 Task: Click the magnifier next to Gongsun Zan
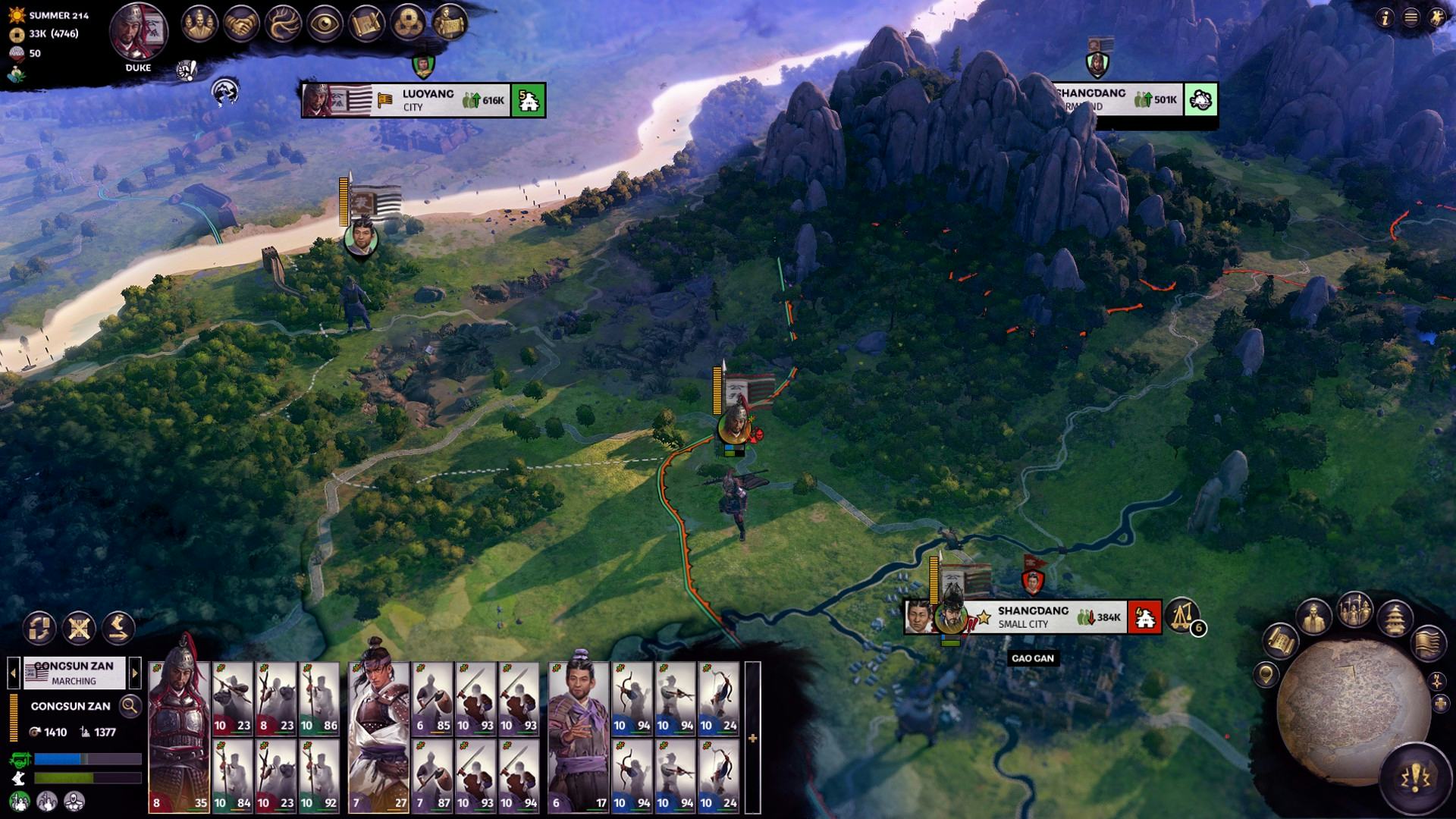130,706
